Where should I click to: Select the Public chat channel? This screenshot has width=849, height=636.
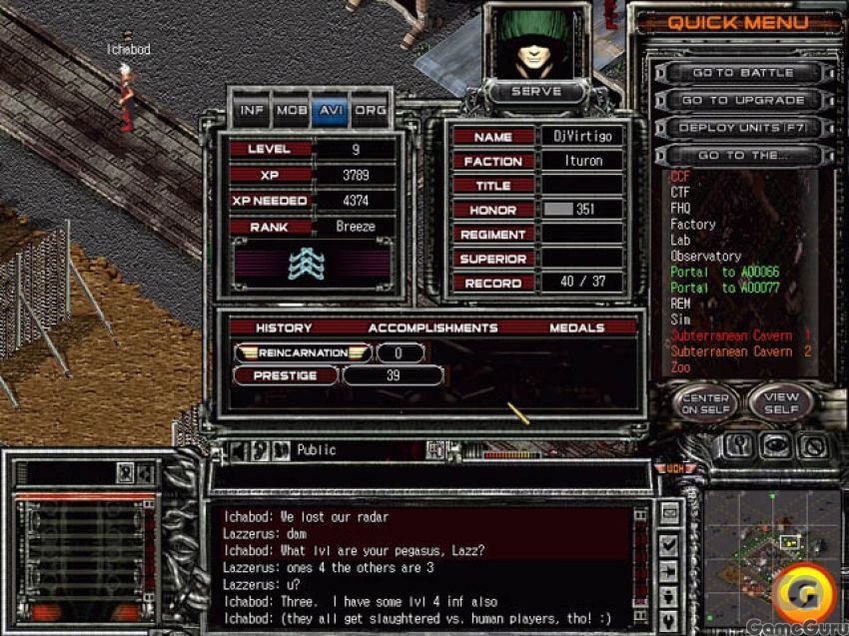[316, 451]
